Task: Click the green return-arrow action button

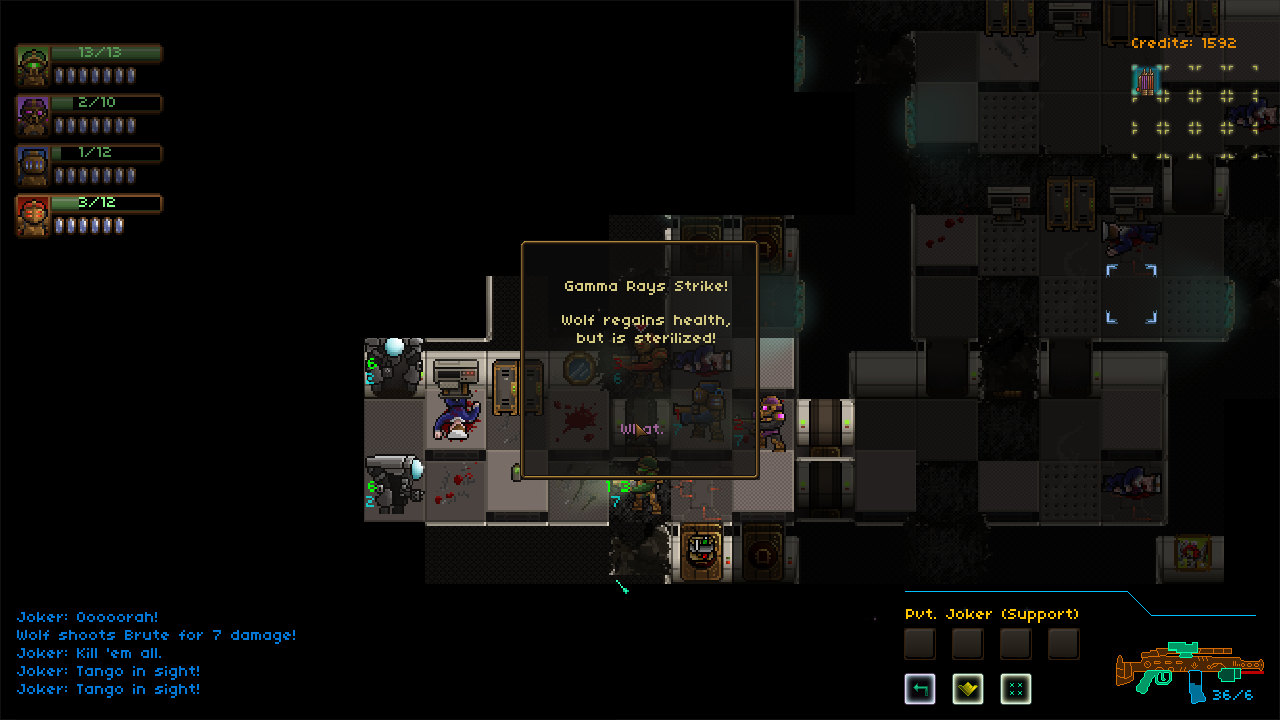Action: click(x=920, y=688)
